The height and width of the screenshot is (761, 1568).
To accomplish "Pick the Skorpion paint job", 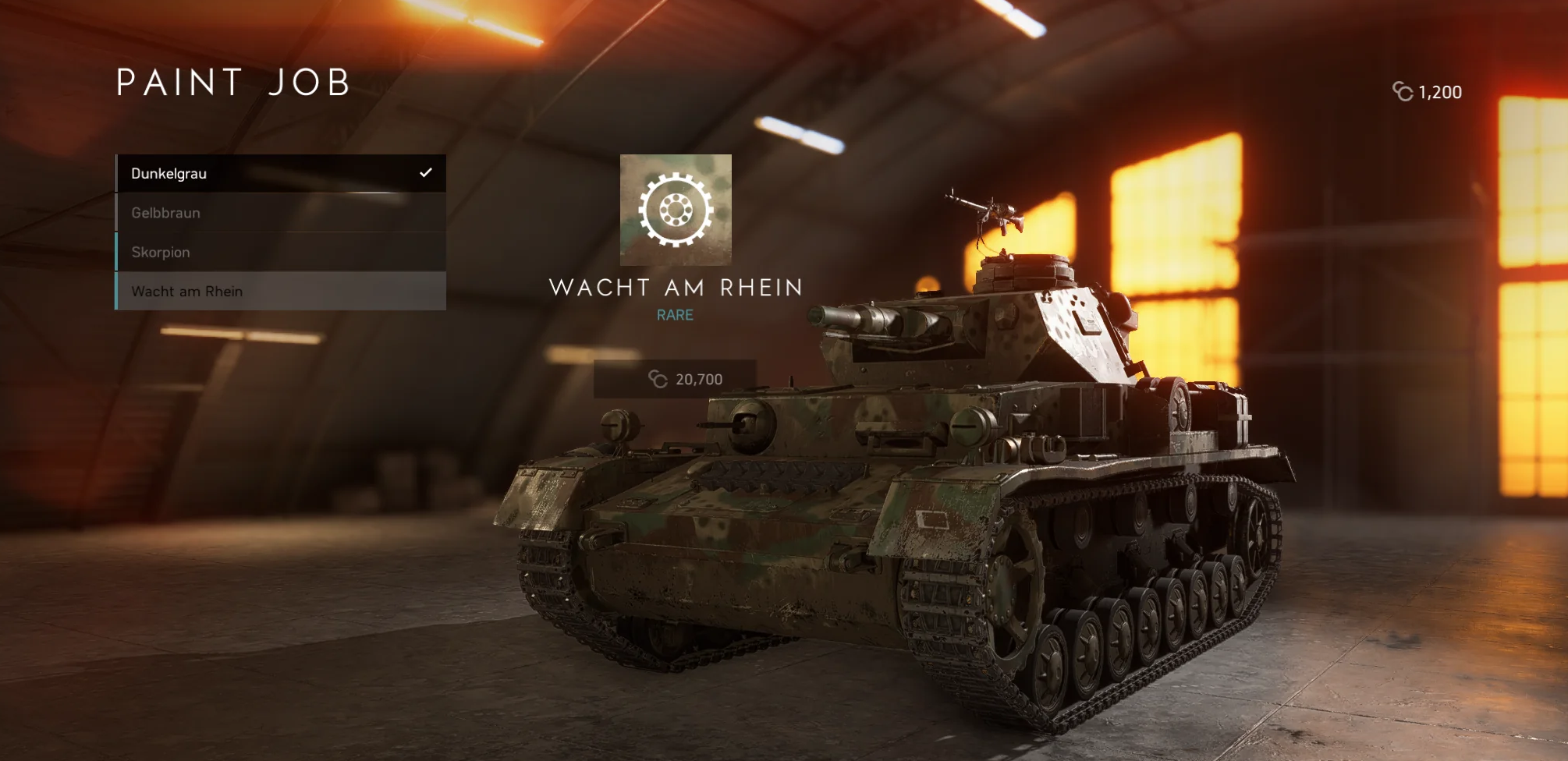I will [281, 252].
